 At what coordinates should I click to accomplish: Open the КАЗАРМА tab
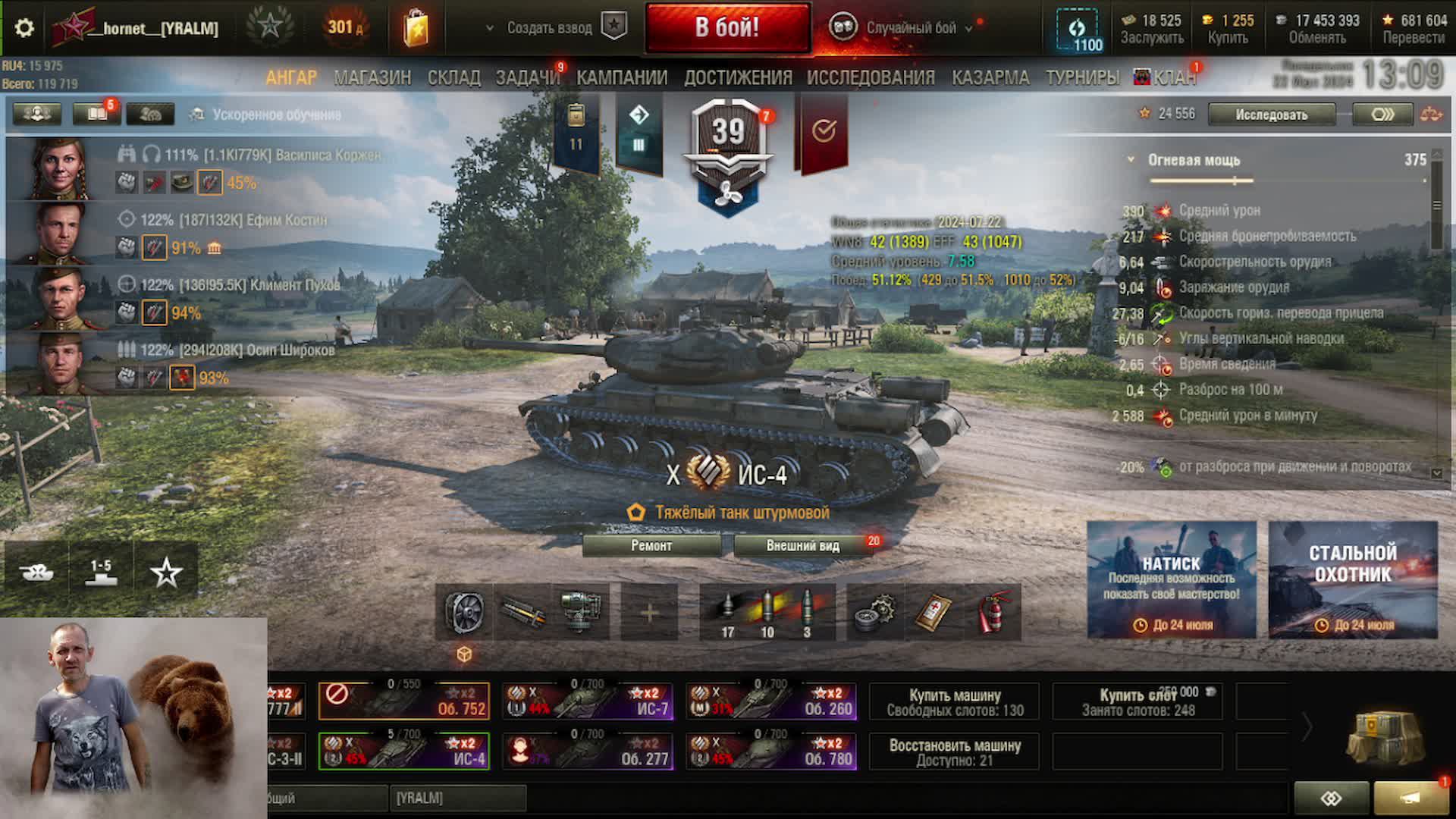tap(990, 77)
